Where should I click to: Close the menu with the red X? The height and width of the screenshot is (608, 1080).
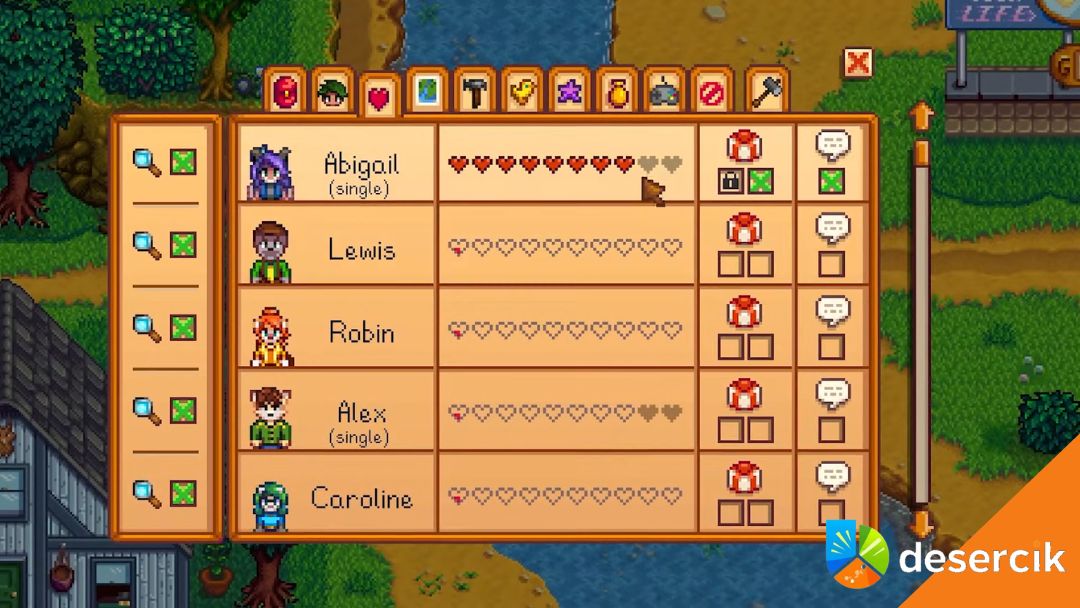(857, 63)
